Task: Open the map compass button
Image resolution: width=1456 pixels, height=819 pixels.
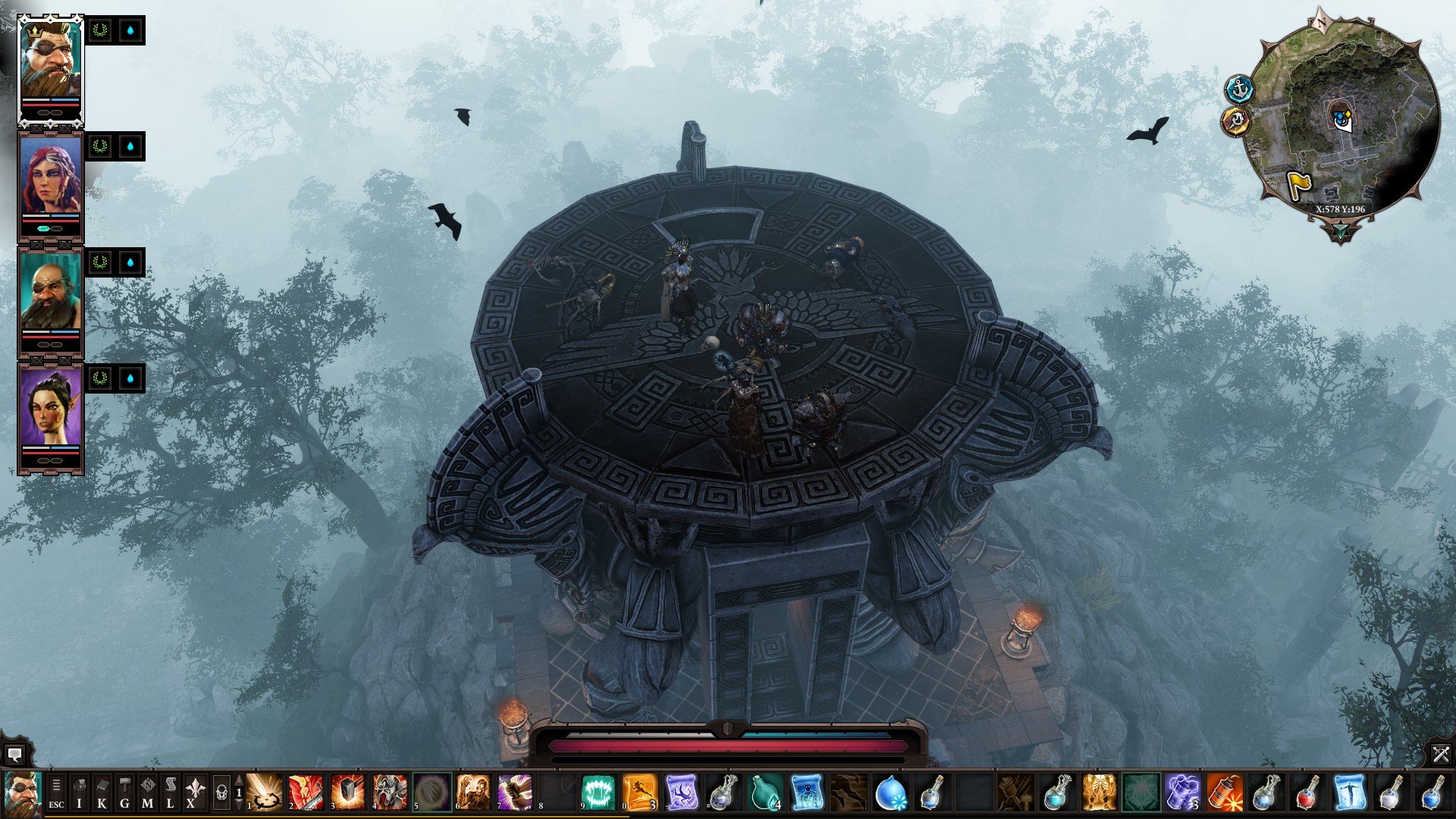Action: click(x=147, y=793)
